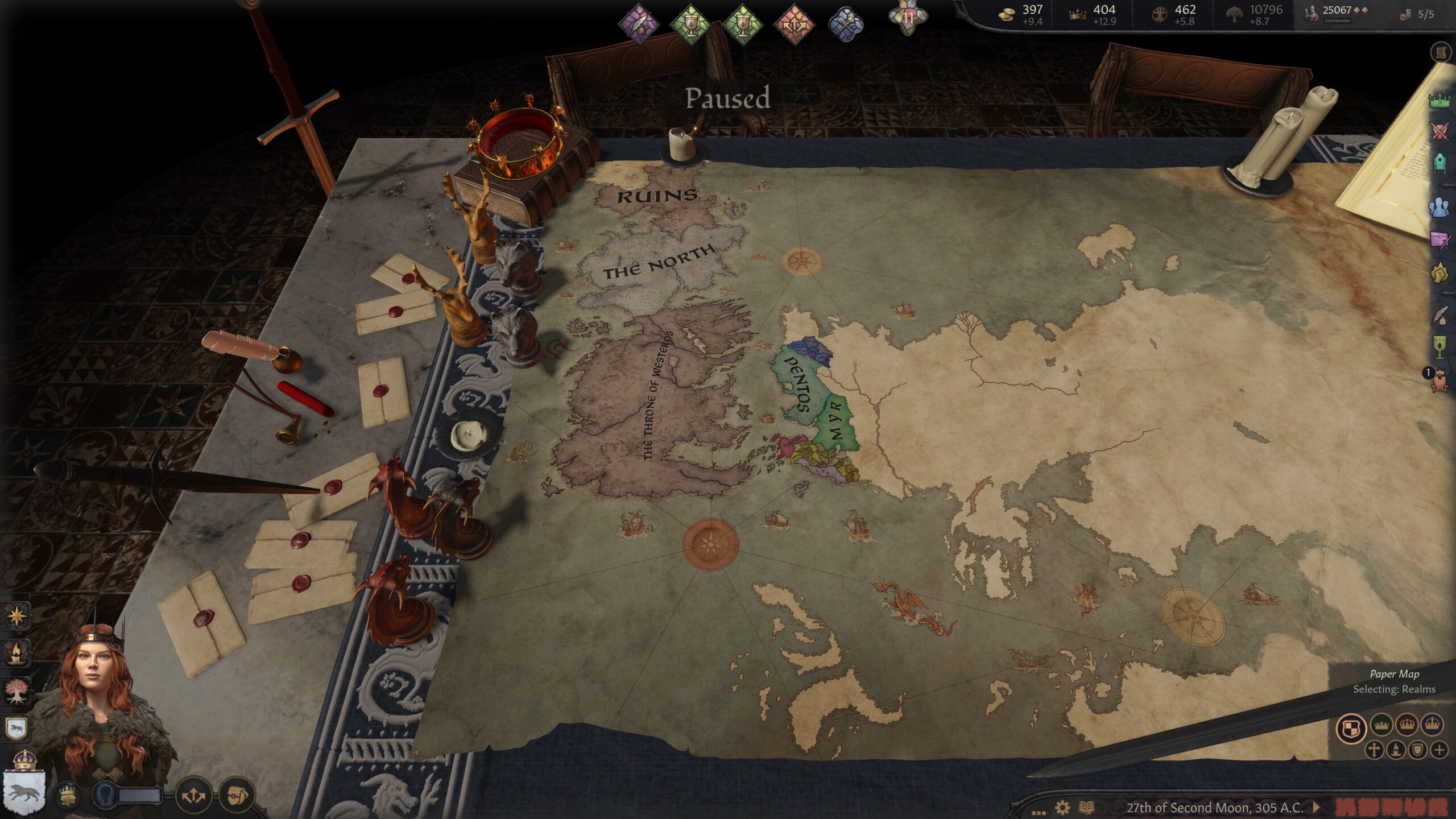Open the Court blue people menu
This screenshot has width=1456, height=819.
coord(1440,208)
